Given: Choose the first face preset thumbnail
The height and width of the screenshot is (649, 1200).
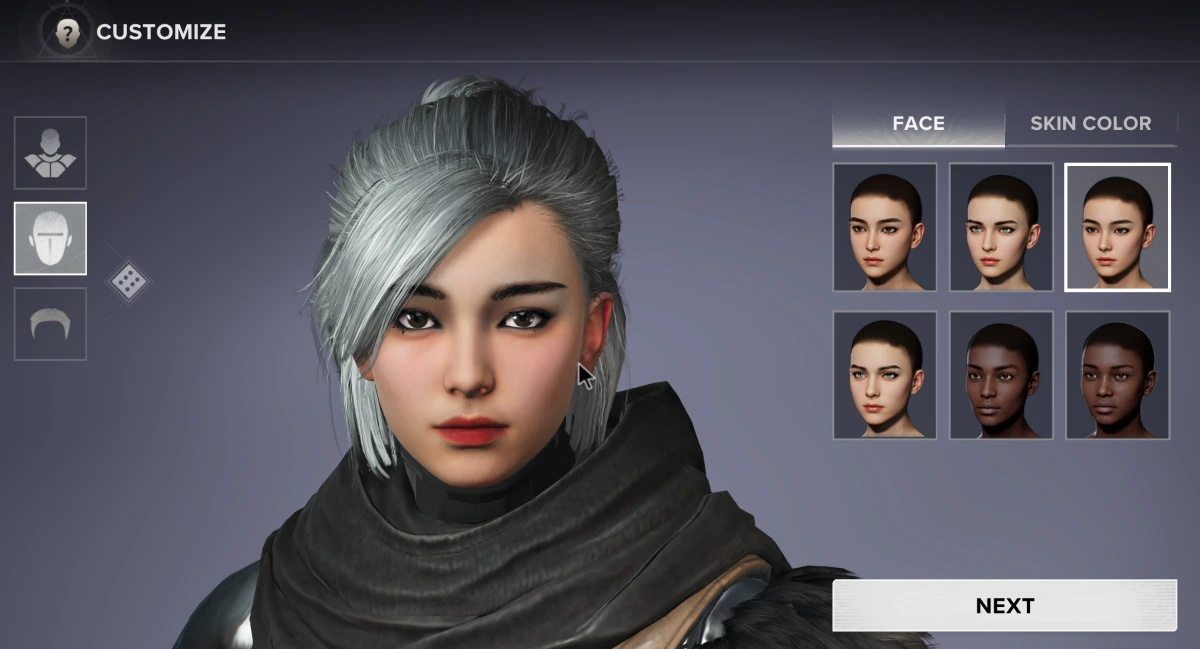Looking at the screenshot, I should 885,227.
